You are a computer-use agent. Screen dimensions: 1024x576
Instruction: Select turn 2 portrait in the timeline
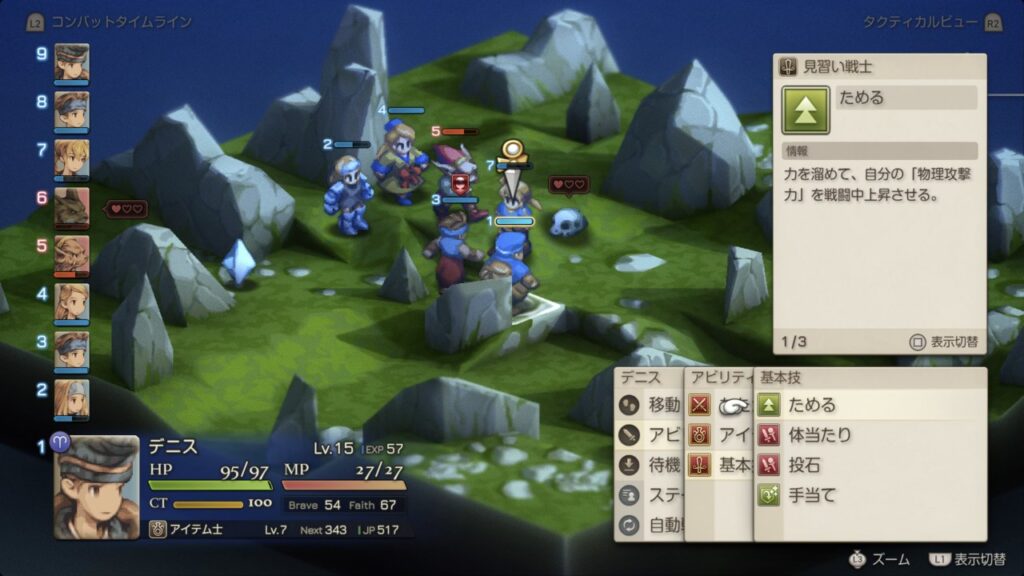coord(72,397)
